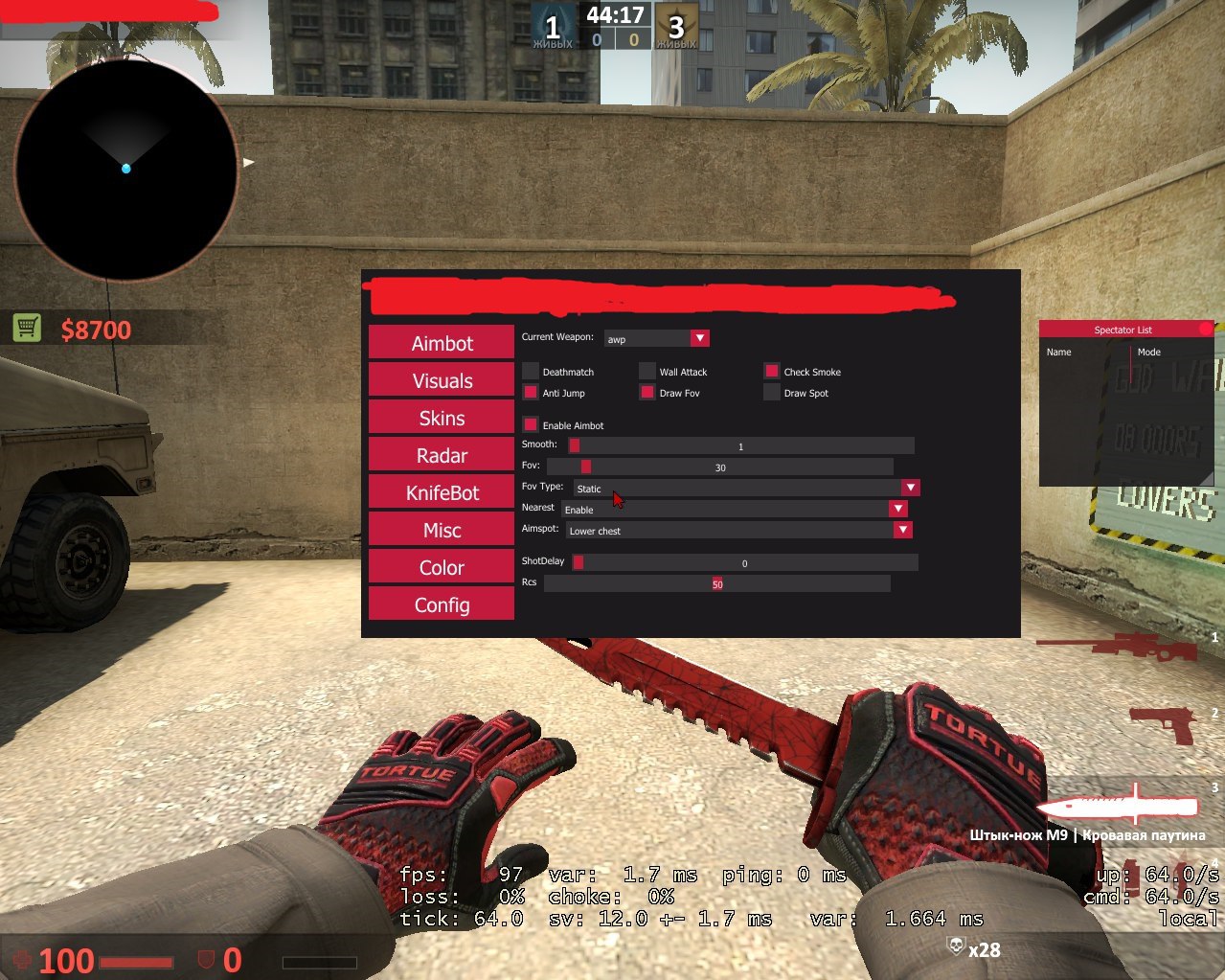The height and width of the screenshot is (980, 1225).
Task: Click the green shopping cart icon
Action: (27, 328)
